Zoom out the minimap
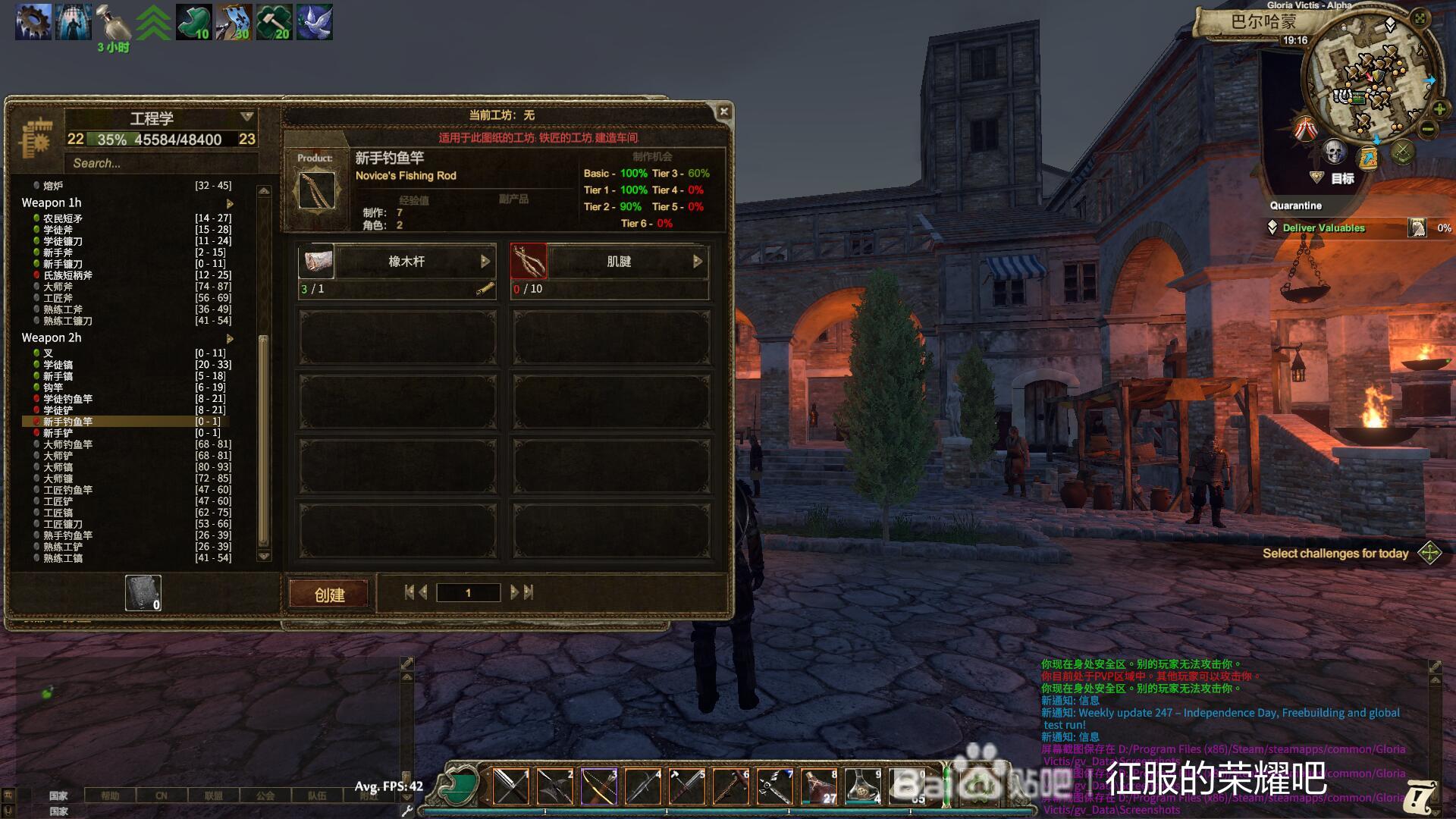Screen dimensions: 1456x819 tap(1428, 129)
